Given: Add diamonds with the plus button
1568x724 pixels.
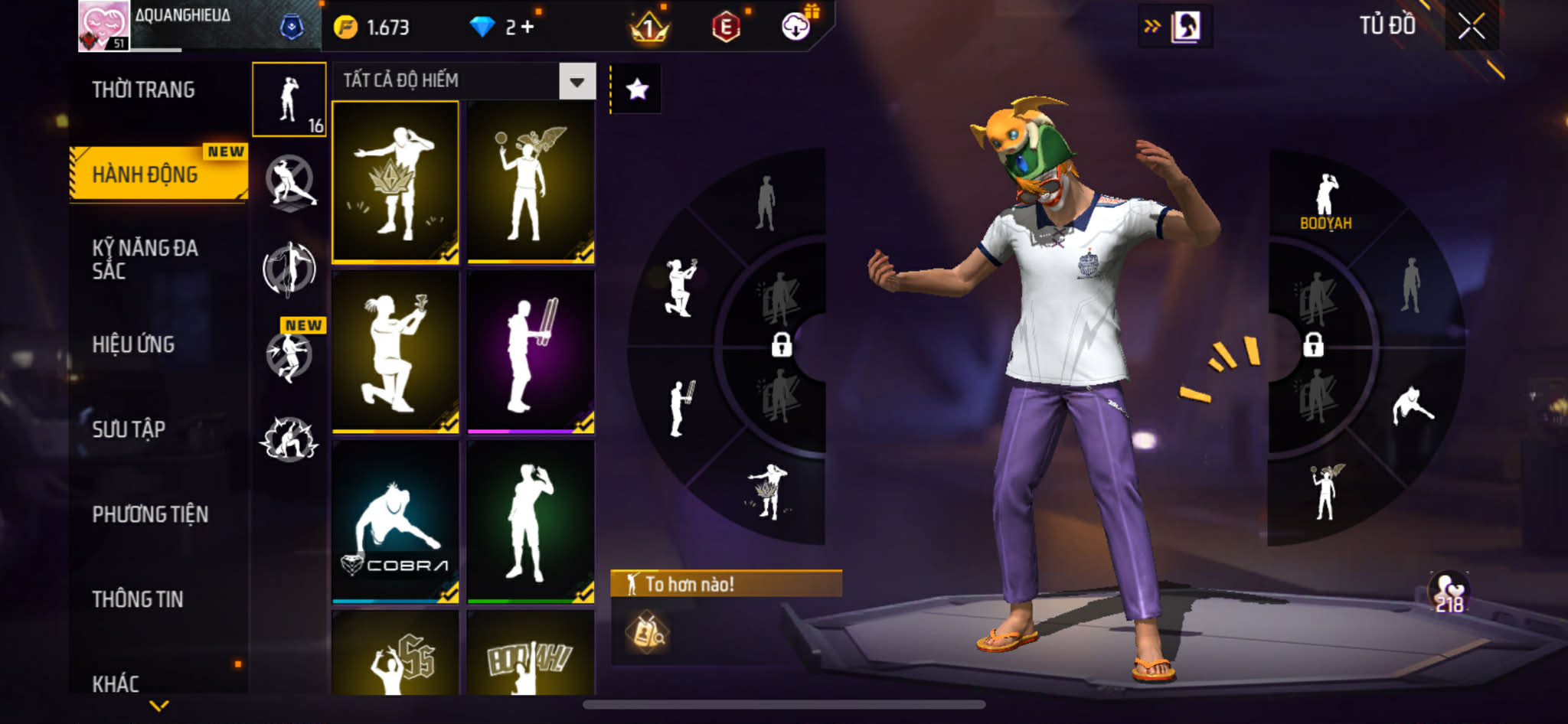Looking at the screenshot, I should (x=528, y=28).
